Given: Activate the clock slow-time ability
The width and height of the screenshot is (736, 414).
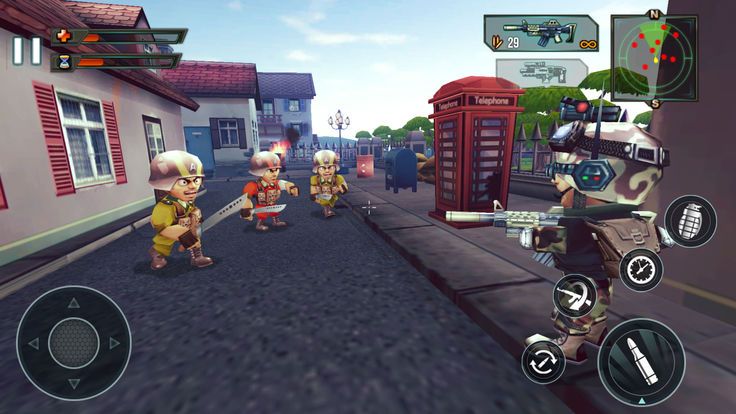Looking at the screenshot, I should tap(640, 269).
